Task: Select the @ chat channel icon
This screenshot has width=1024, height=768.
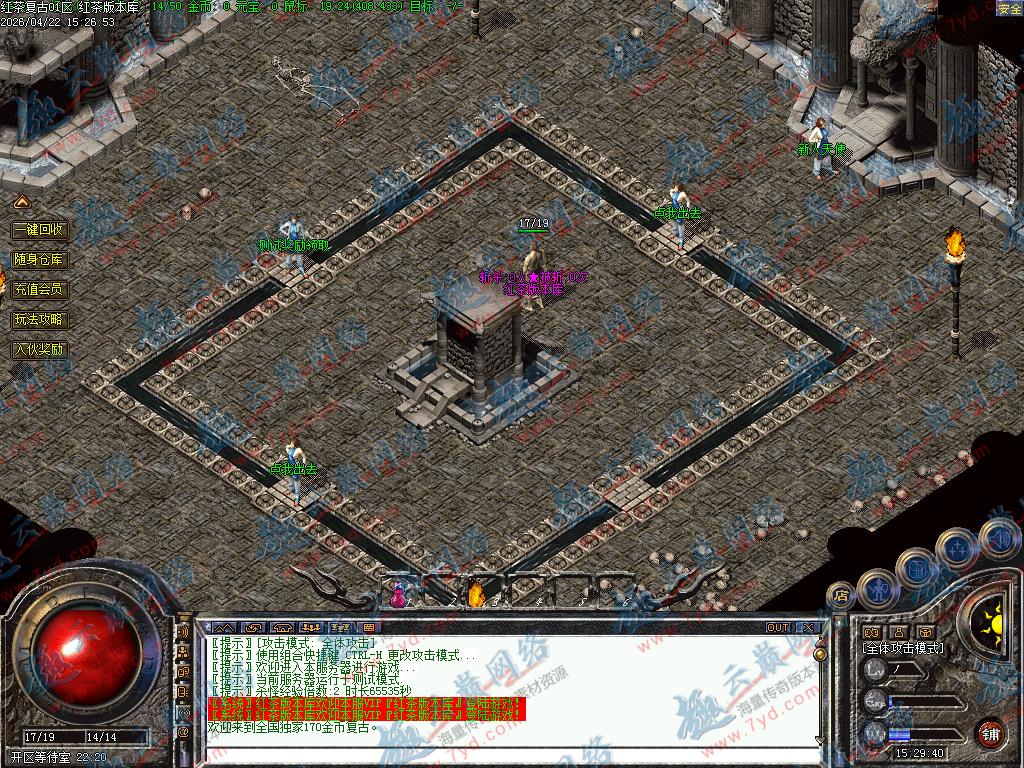Action: (x=183, y=731)
